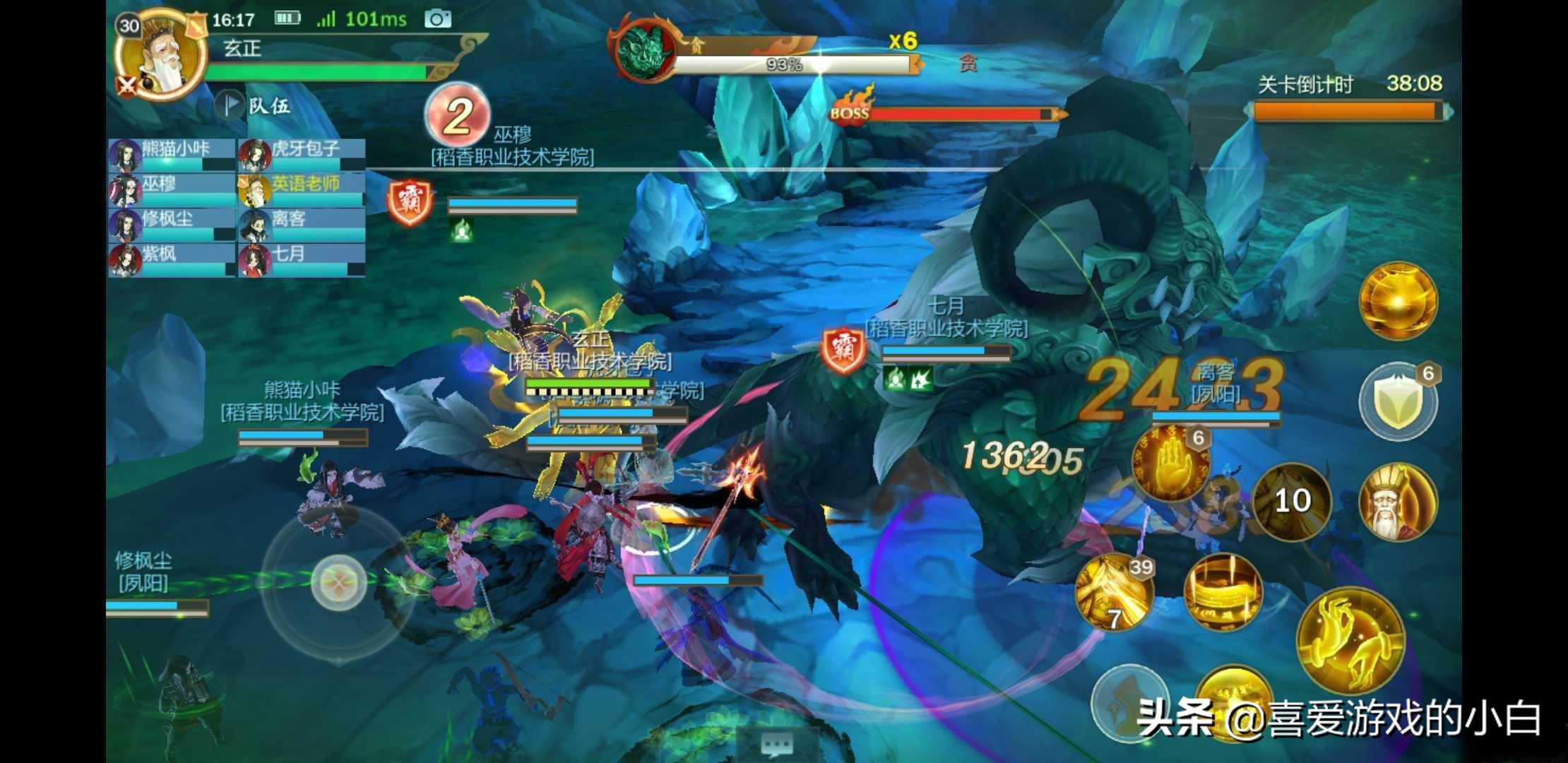This screenshot has width=1568, height=763.
Task: Trigger the main golden hands attack
Action: point(1350,640)
